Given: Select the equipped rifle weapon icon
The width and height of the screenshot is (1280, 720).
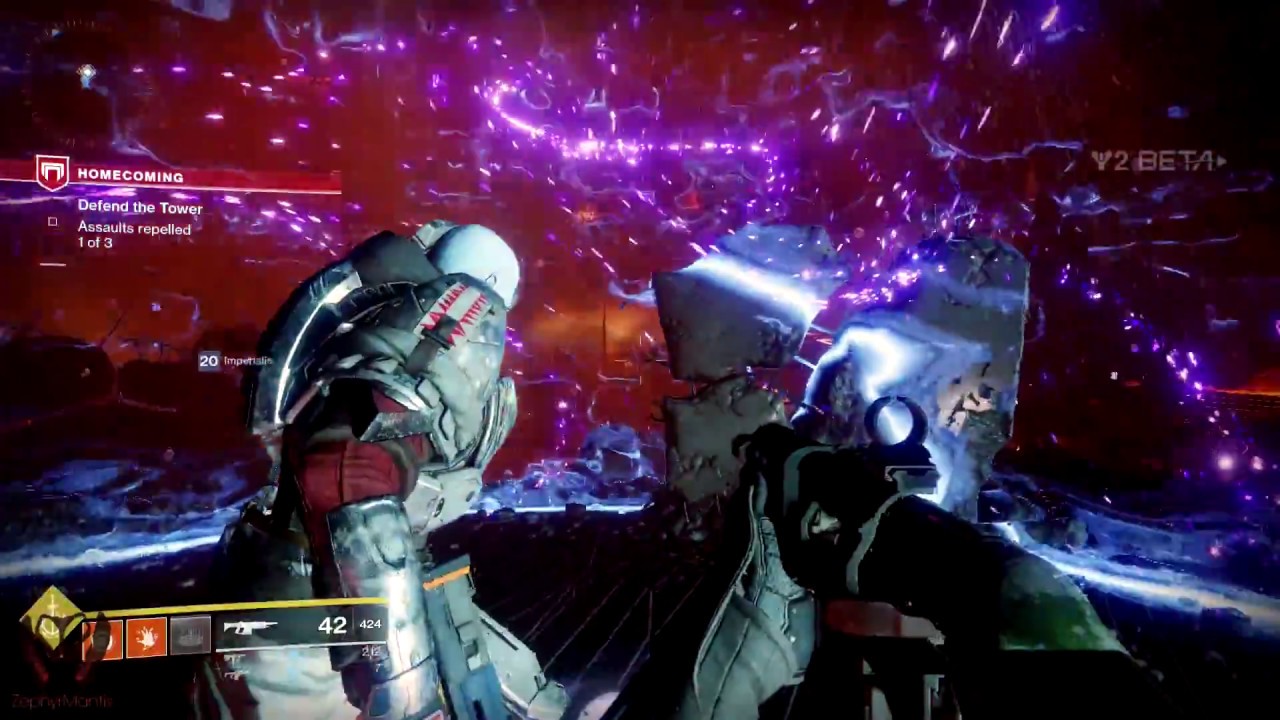Looking at the screenshot, I should point(250,628).
